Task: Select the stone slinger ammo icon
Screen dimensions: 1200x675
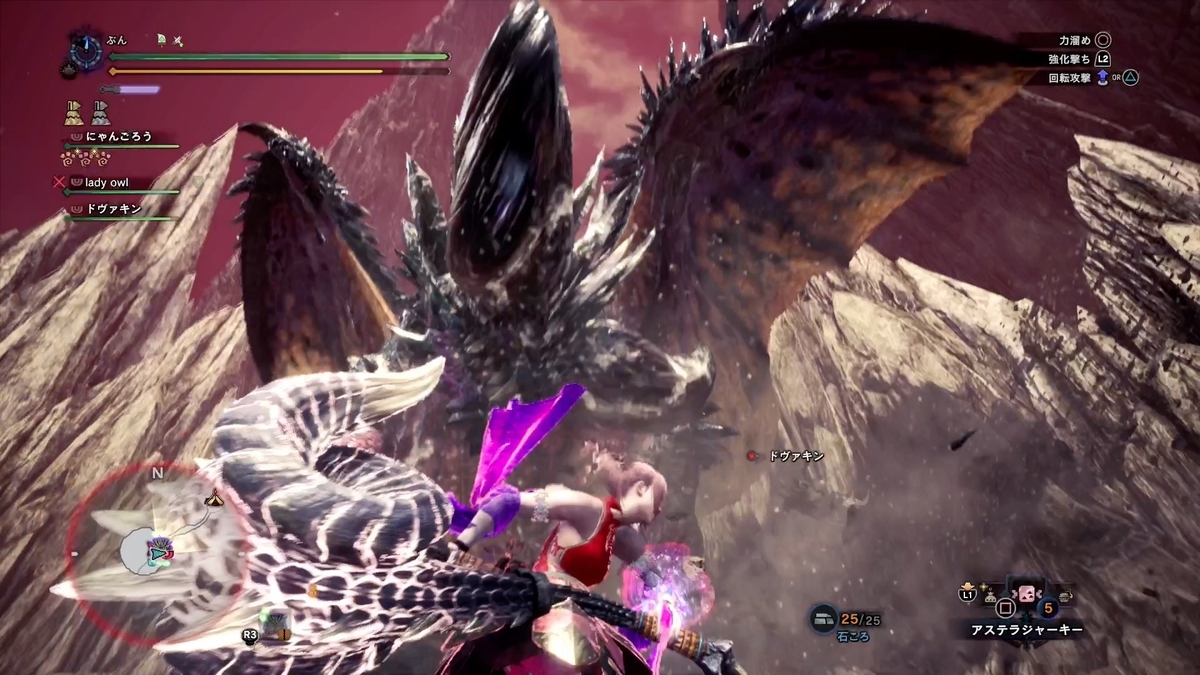Action: click(823, 618)
